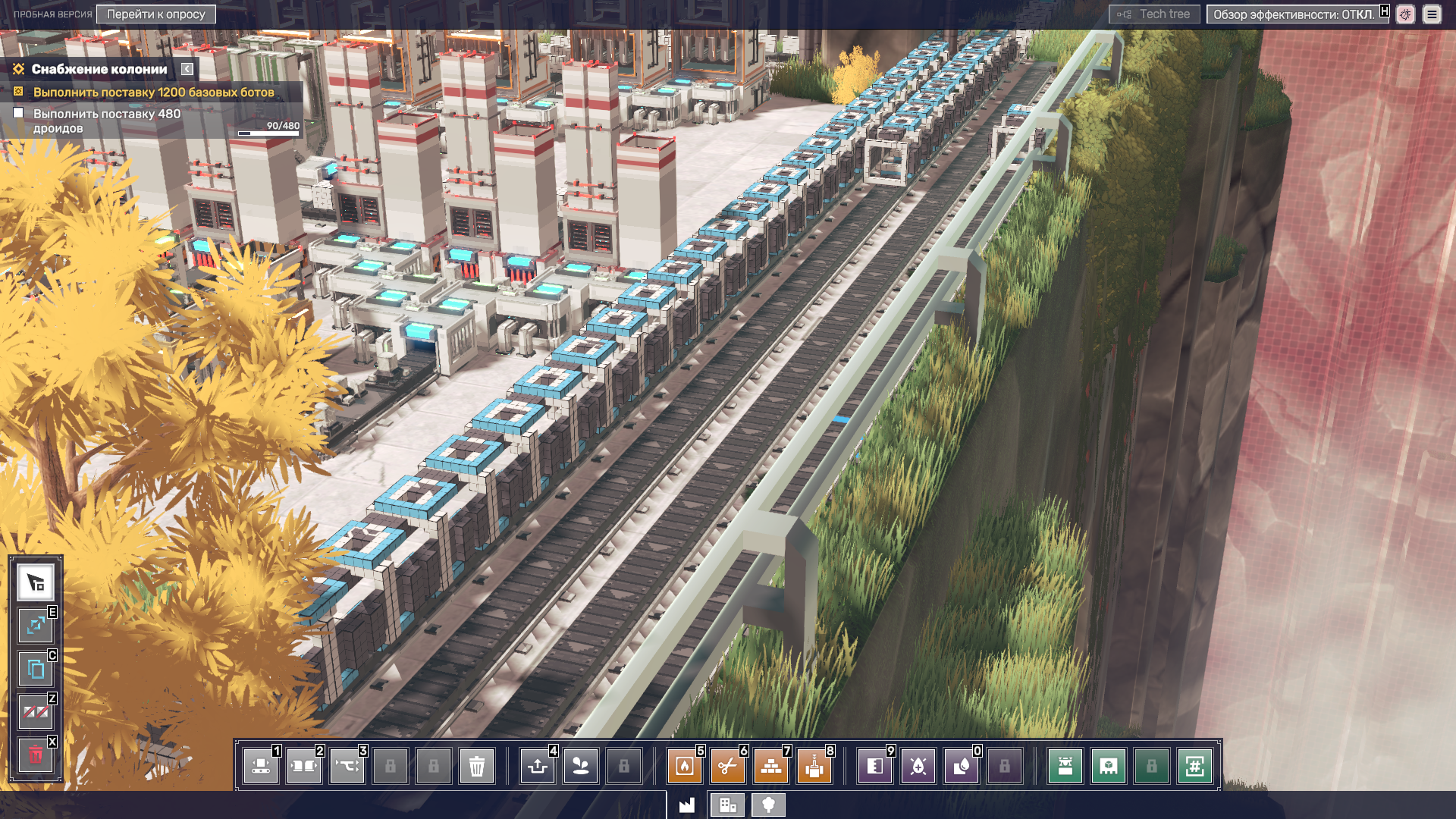
Task: Choose the blue arrows move tool
Action: (36, 626)
